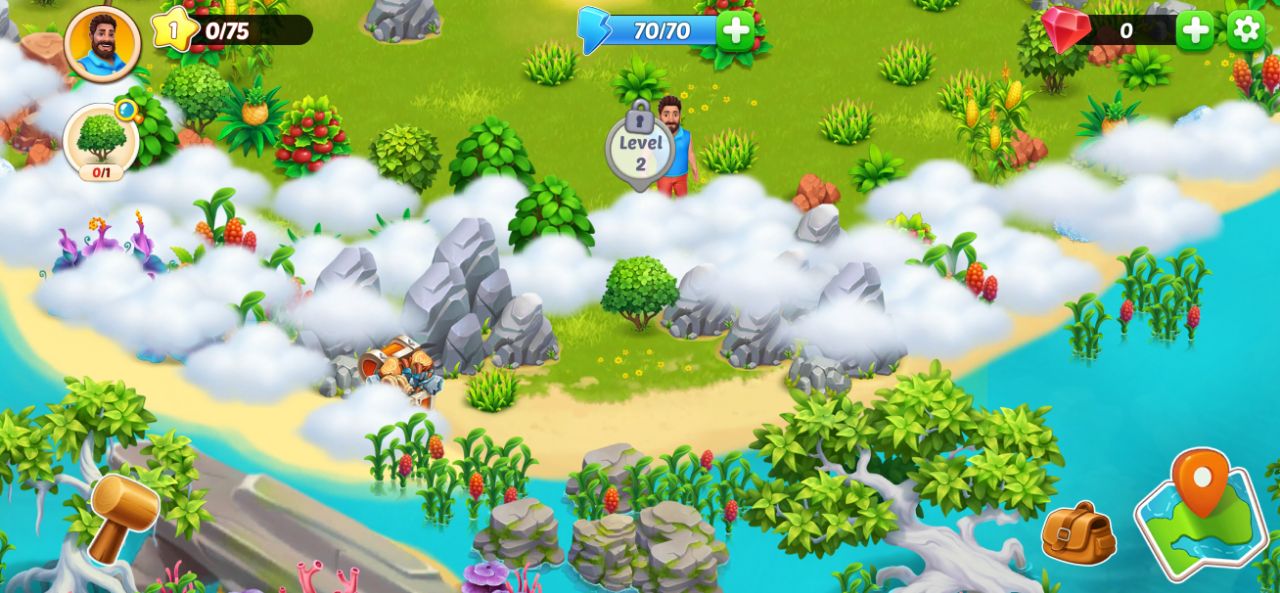
Task: Open the leather backpack inventory
Action: click(1078, 533)
